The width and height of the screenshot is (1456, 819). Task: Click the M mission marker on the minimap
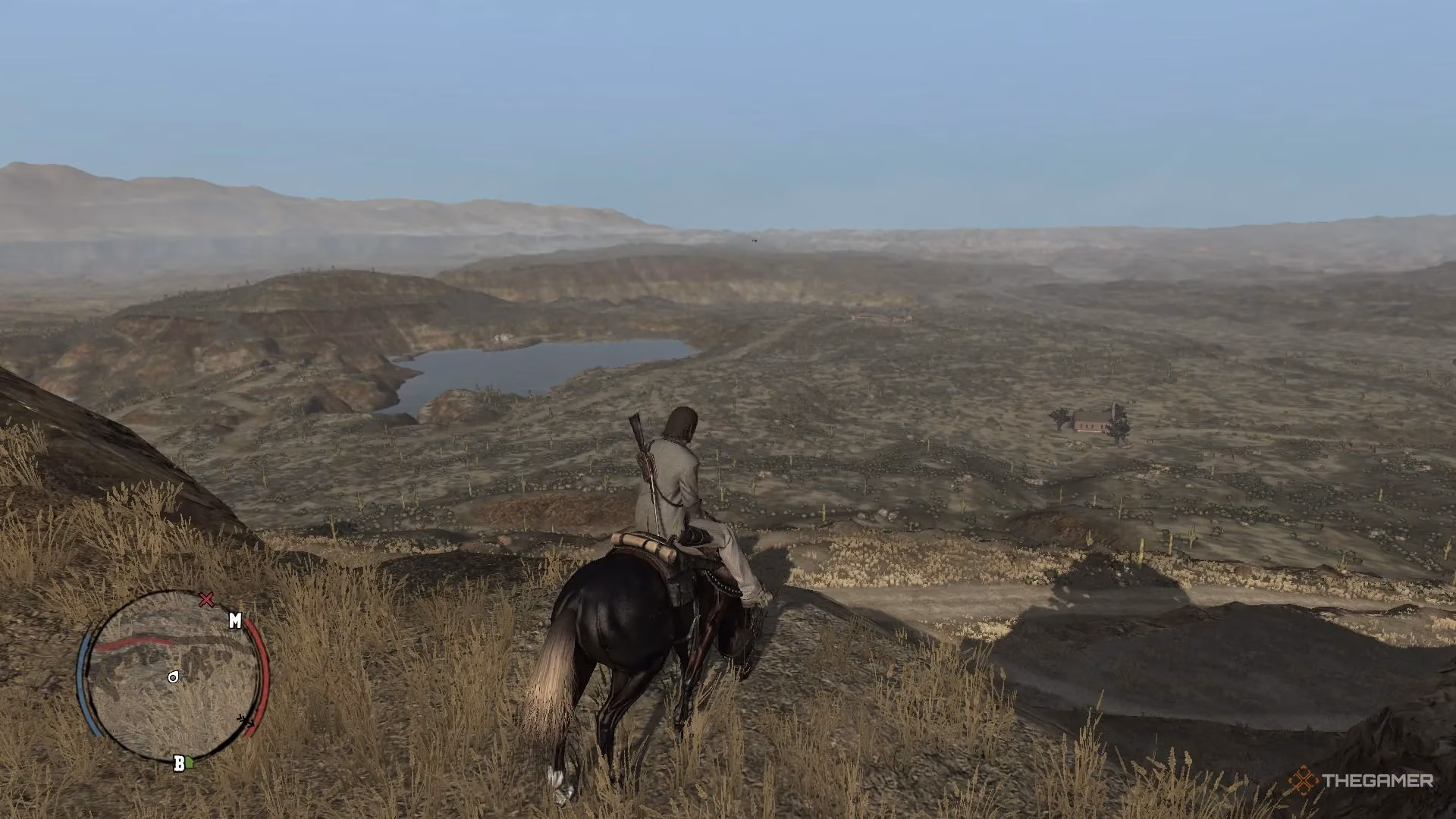click(235, 620)
